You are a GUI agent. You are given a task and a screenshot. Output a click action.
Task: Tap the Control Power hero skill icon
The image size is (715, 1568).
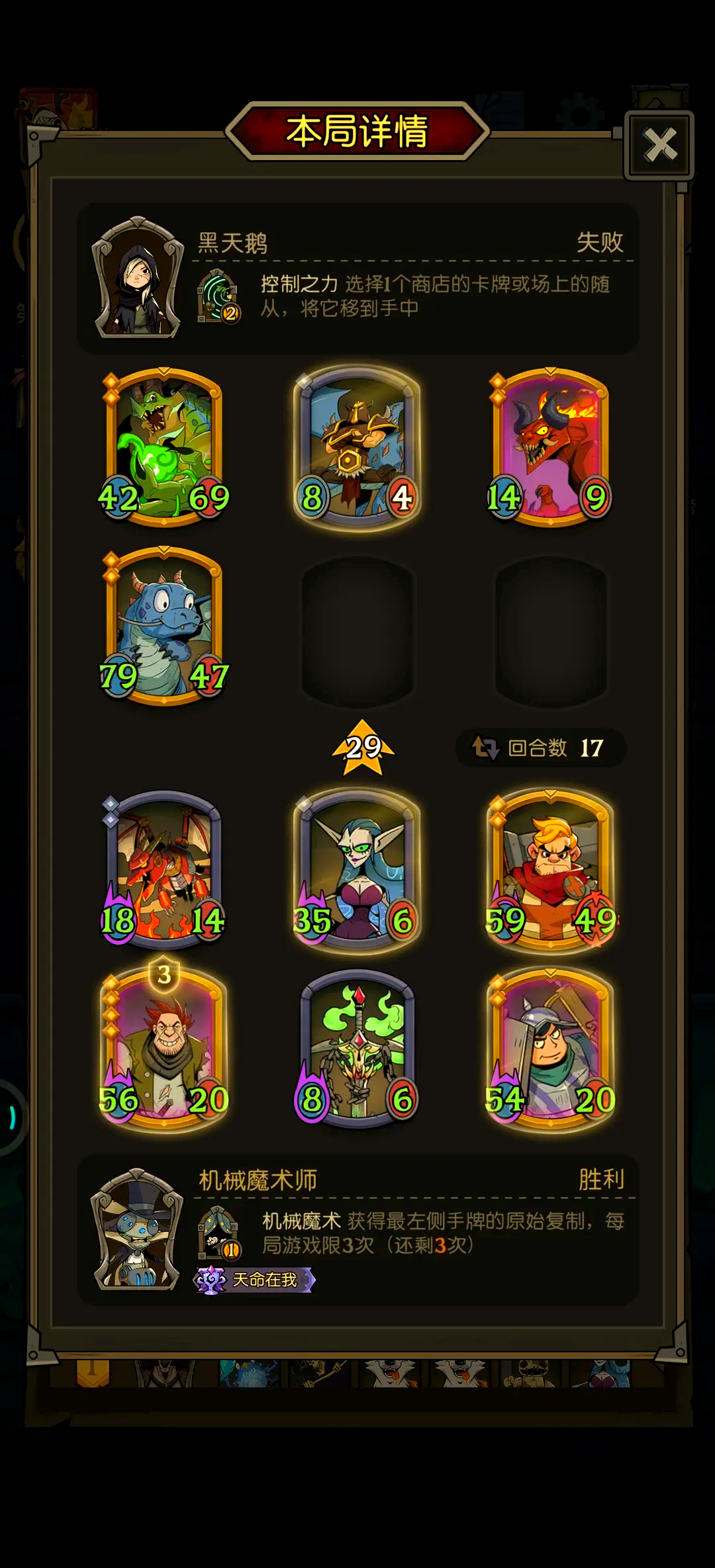coord(218,296)
